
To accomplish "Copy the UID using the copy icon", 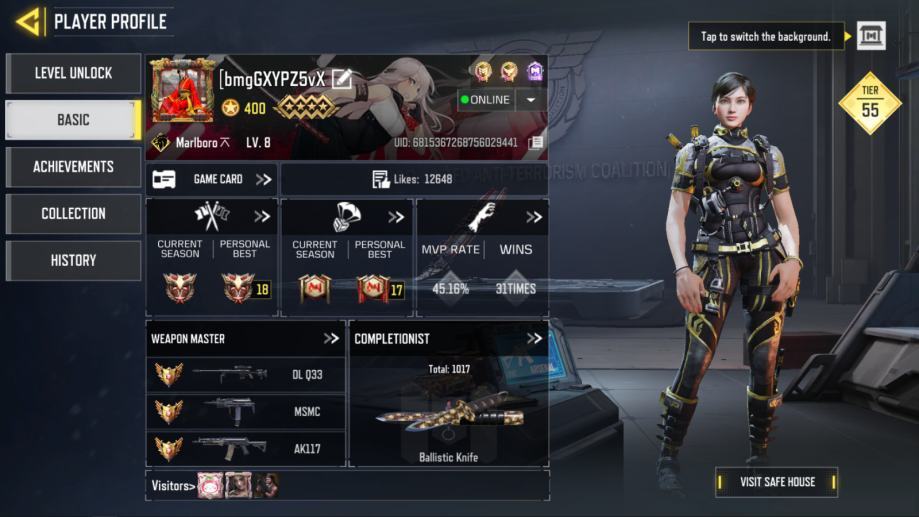I will [536, 143].
